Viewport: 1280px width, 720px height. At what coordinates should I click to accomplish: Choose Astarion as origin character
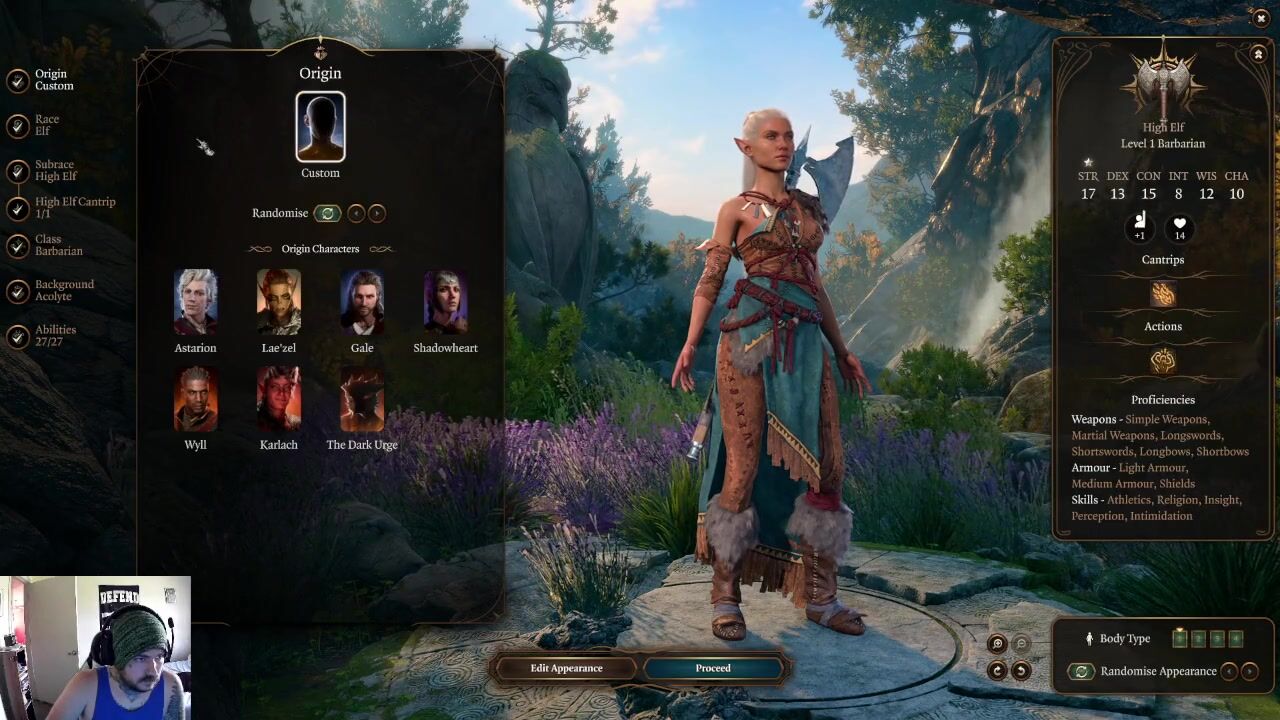[195, 301]
